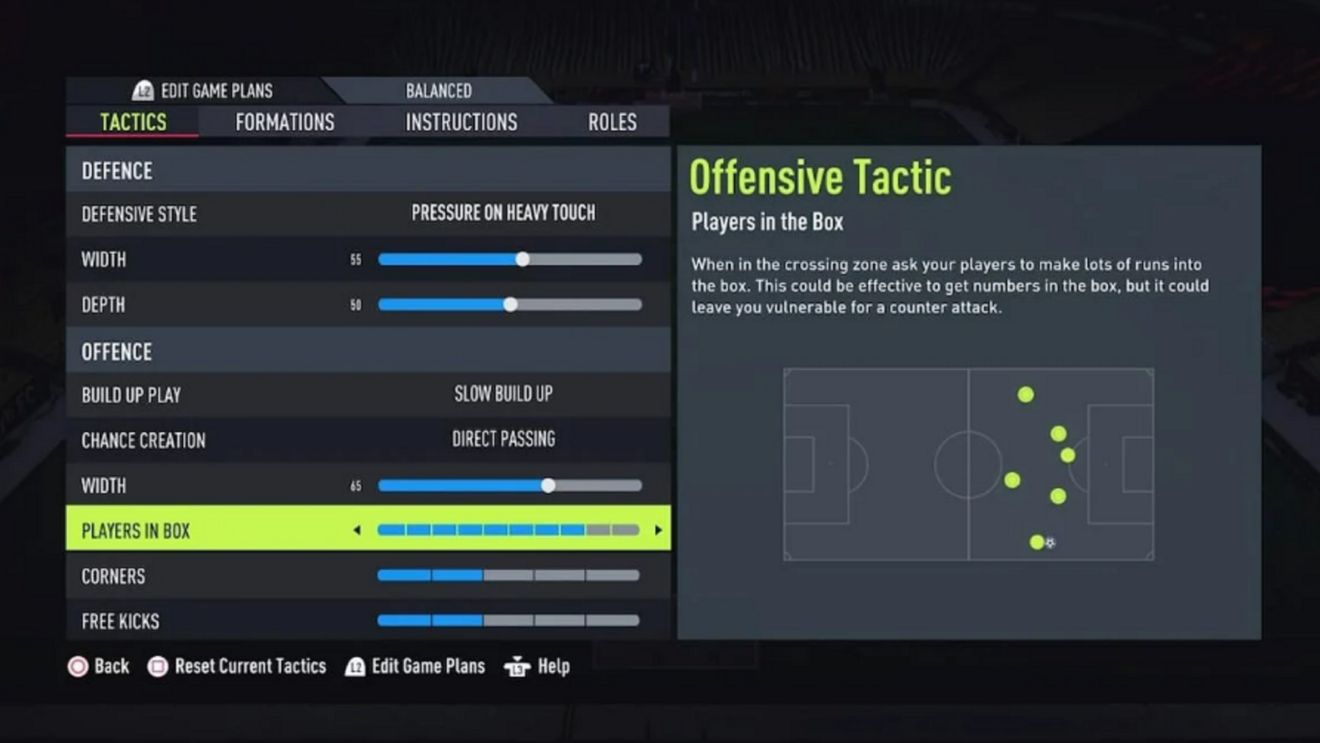Select the Pressure On Heavy Touch defensive style

[x=502, y=213]
